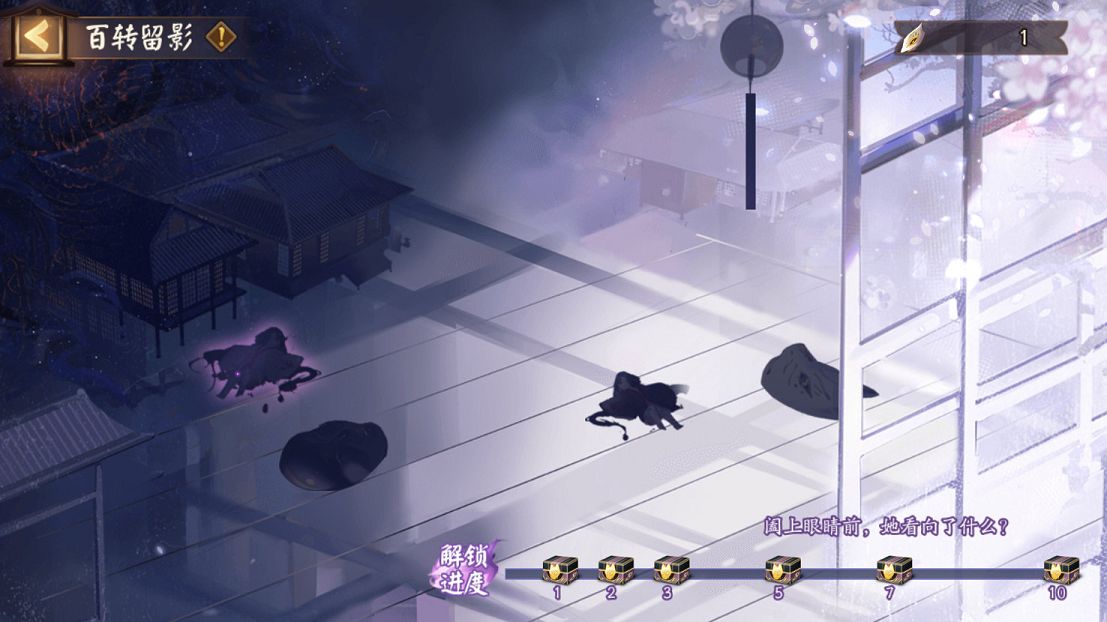The width and height of the screenshot is (1107, 622).
Task: Go back with the arrow button
Action: 36,37
